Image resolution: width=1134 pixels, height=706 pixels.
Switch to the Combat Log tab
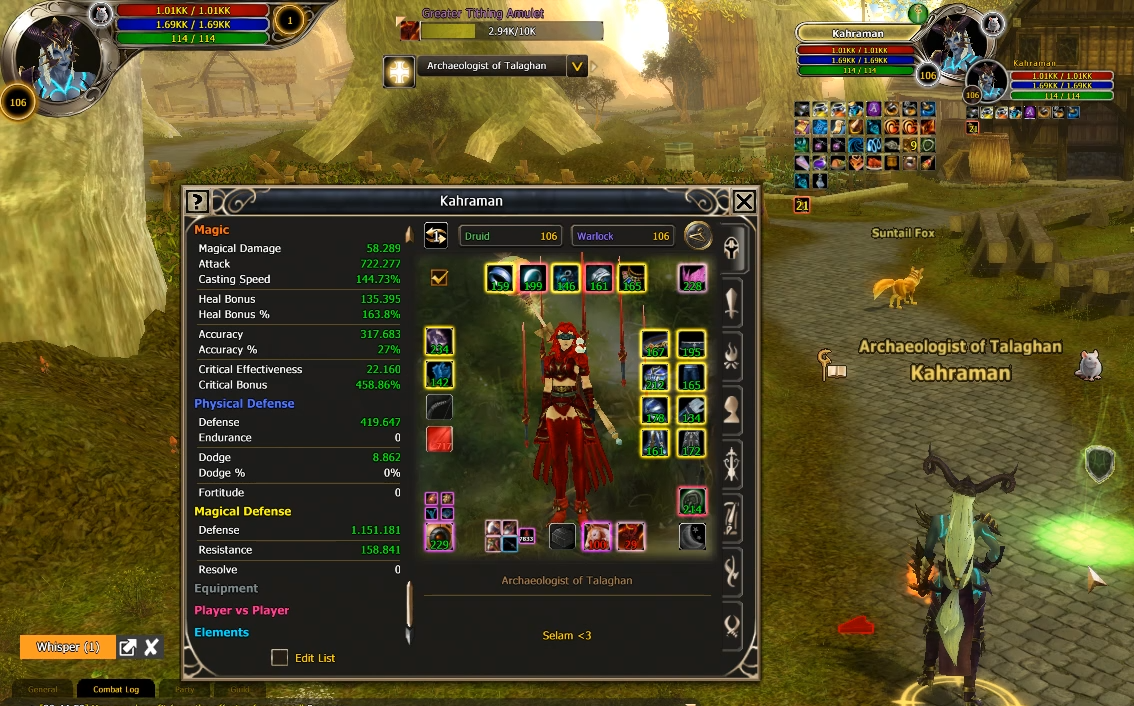[116, 689]
